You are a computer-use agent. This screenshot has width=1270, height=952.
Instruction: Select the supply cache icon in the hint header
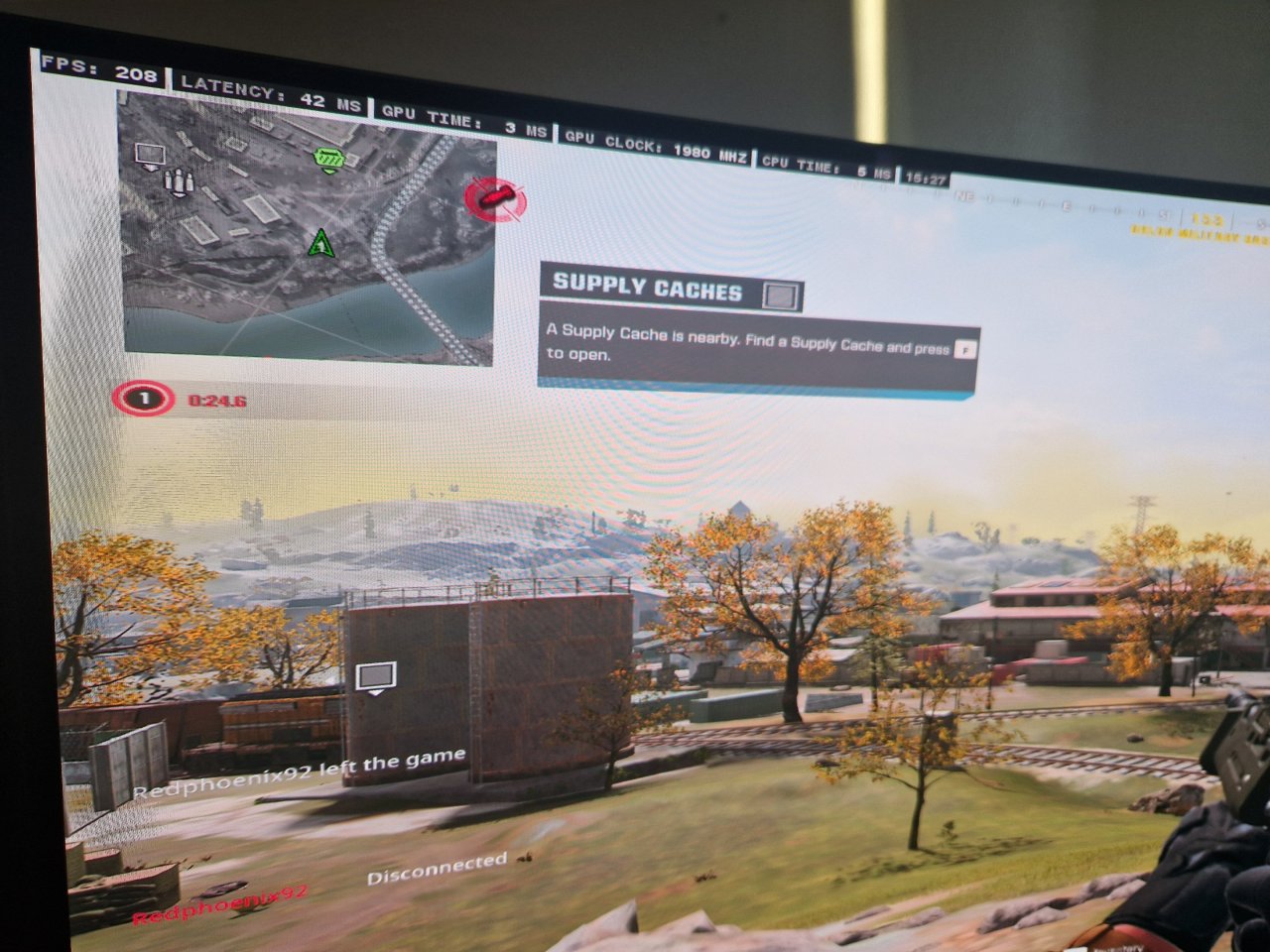tap(781, 295)
